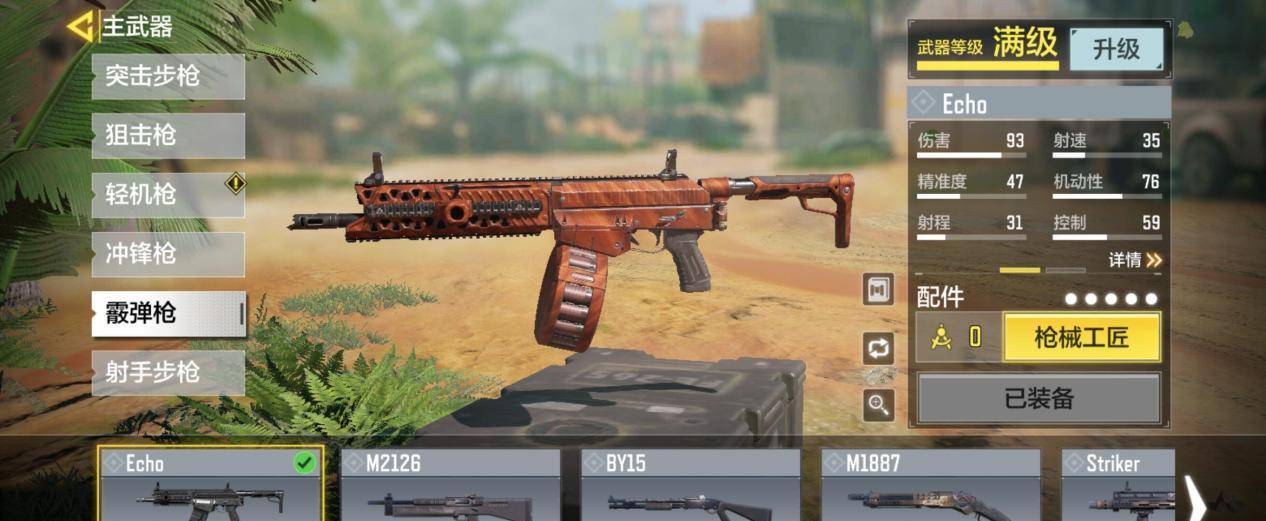Go back using the yellow arrow

[80, 26]
